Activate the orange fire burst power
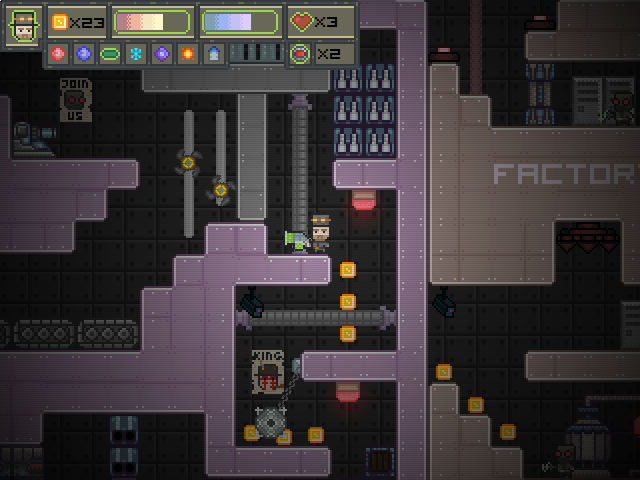The width and height of the screenshot is (640, 480). (x=188, y=53)
